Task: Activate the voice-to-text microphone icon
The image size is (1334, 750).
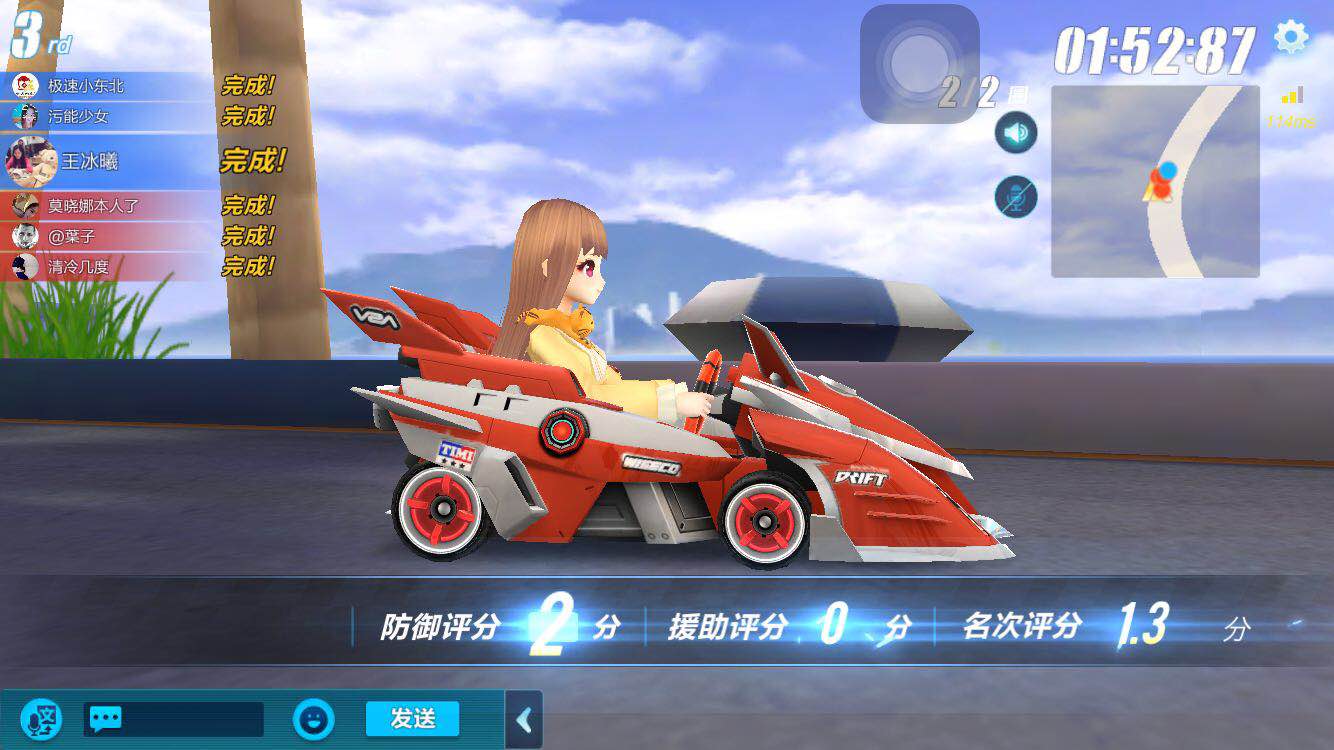Action: point(41,719)
